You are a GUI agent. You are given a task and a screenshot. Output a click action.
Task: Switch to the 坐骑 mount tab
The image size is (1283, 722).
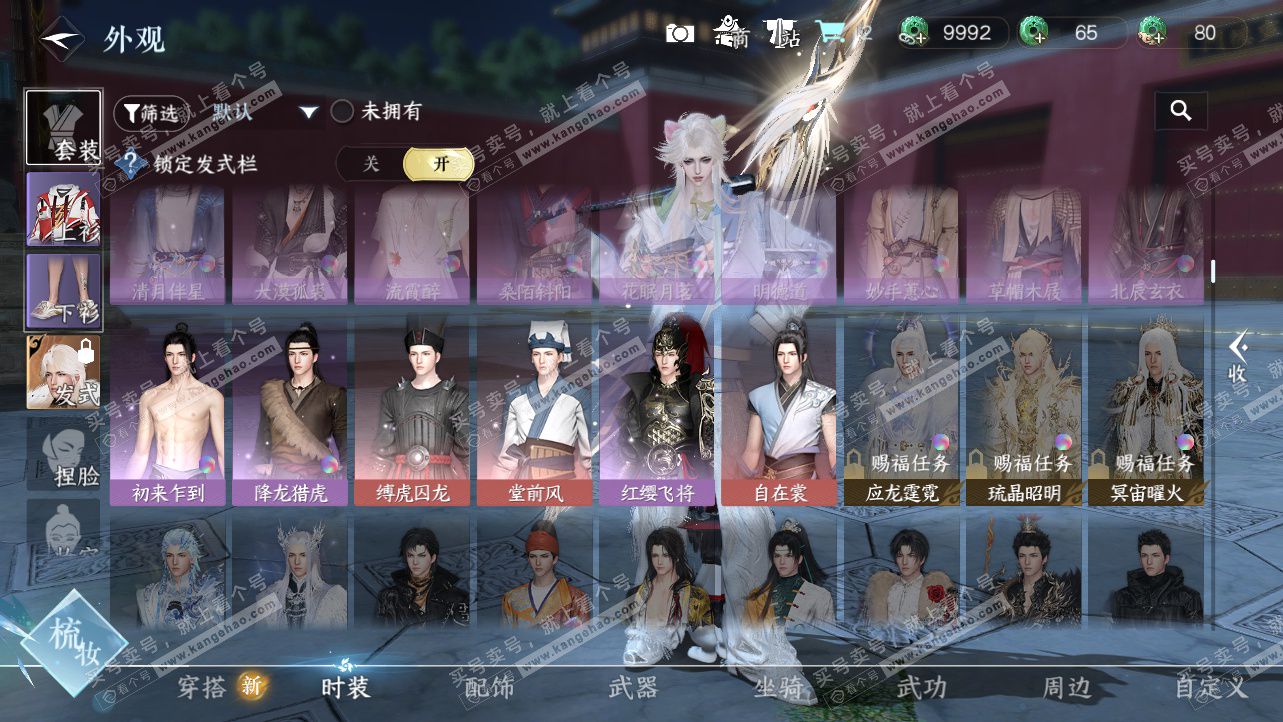tap(777, 687)
